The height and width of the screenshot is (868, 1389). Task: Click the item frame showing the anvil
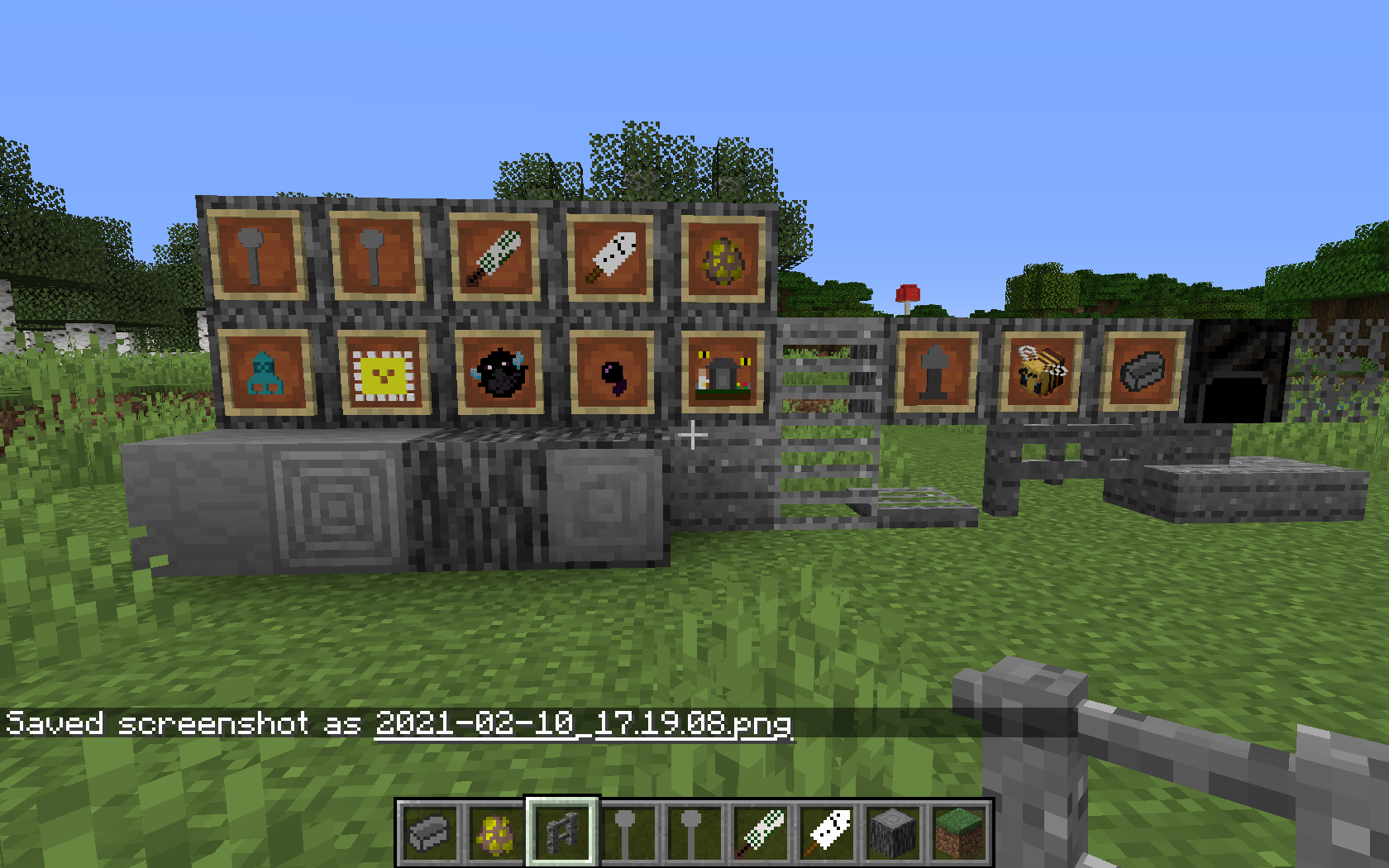pyautogui.click(x=937, y=372)
